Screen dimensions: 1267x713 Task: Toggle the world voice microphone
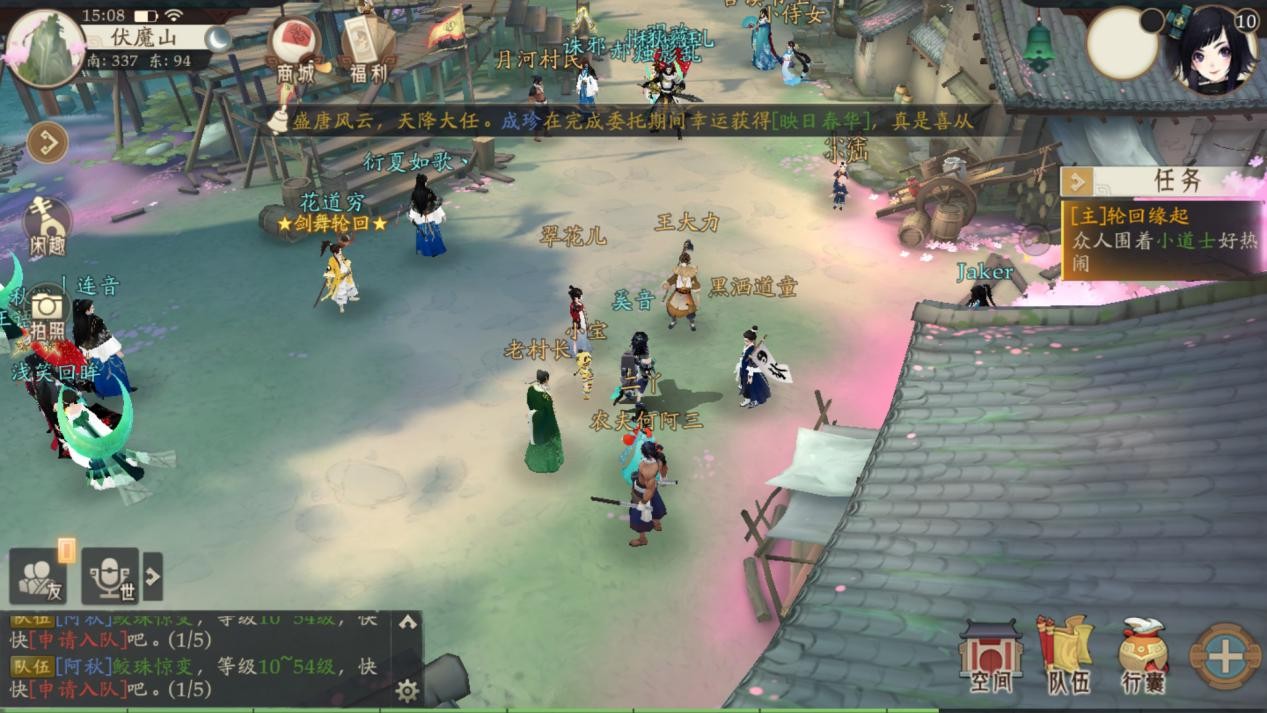pos(110,577)
